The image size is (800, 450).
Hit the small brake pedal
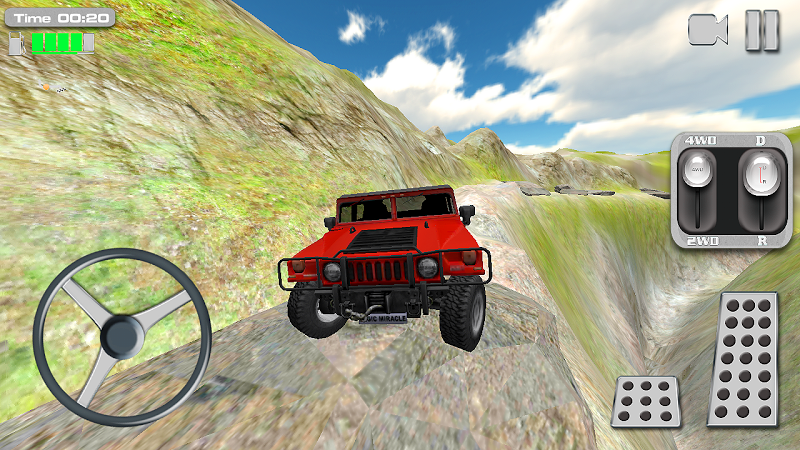[646, 401]
